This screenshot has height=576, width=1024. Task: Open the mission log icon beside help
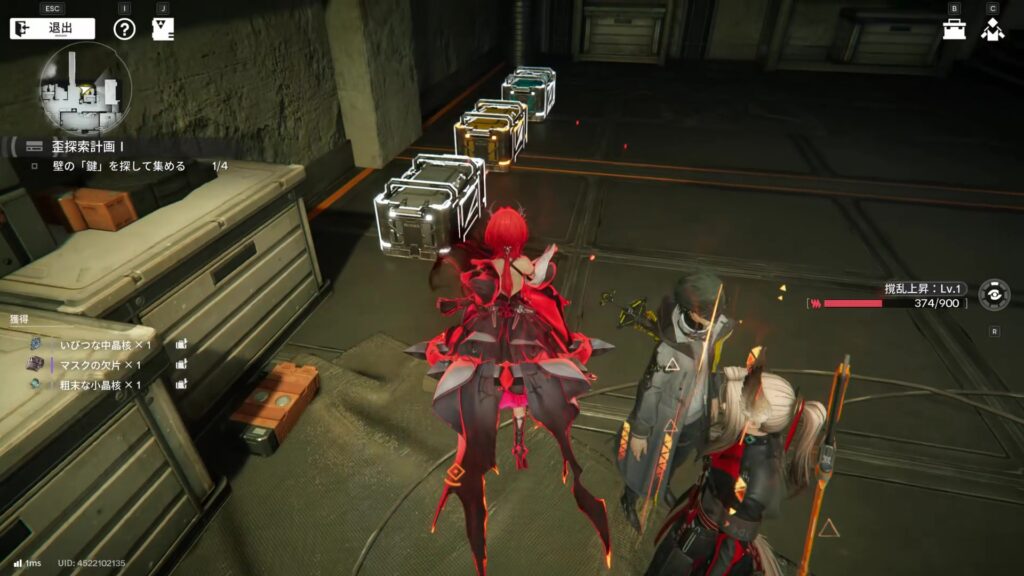(162, 28)
